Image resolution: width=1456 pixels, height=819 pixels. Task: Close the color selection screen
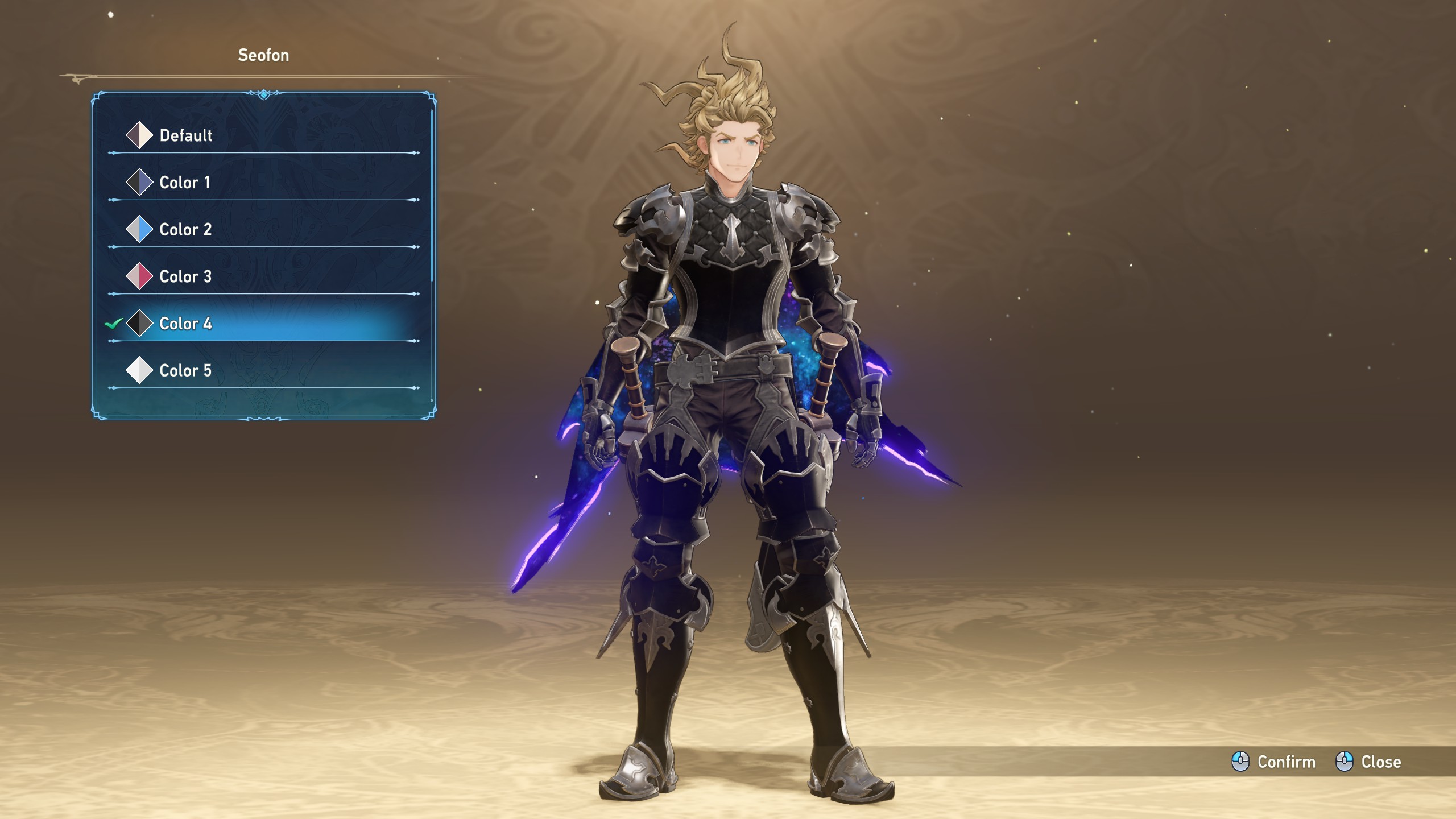(1368, 762)
